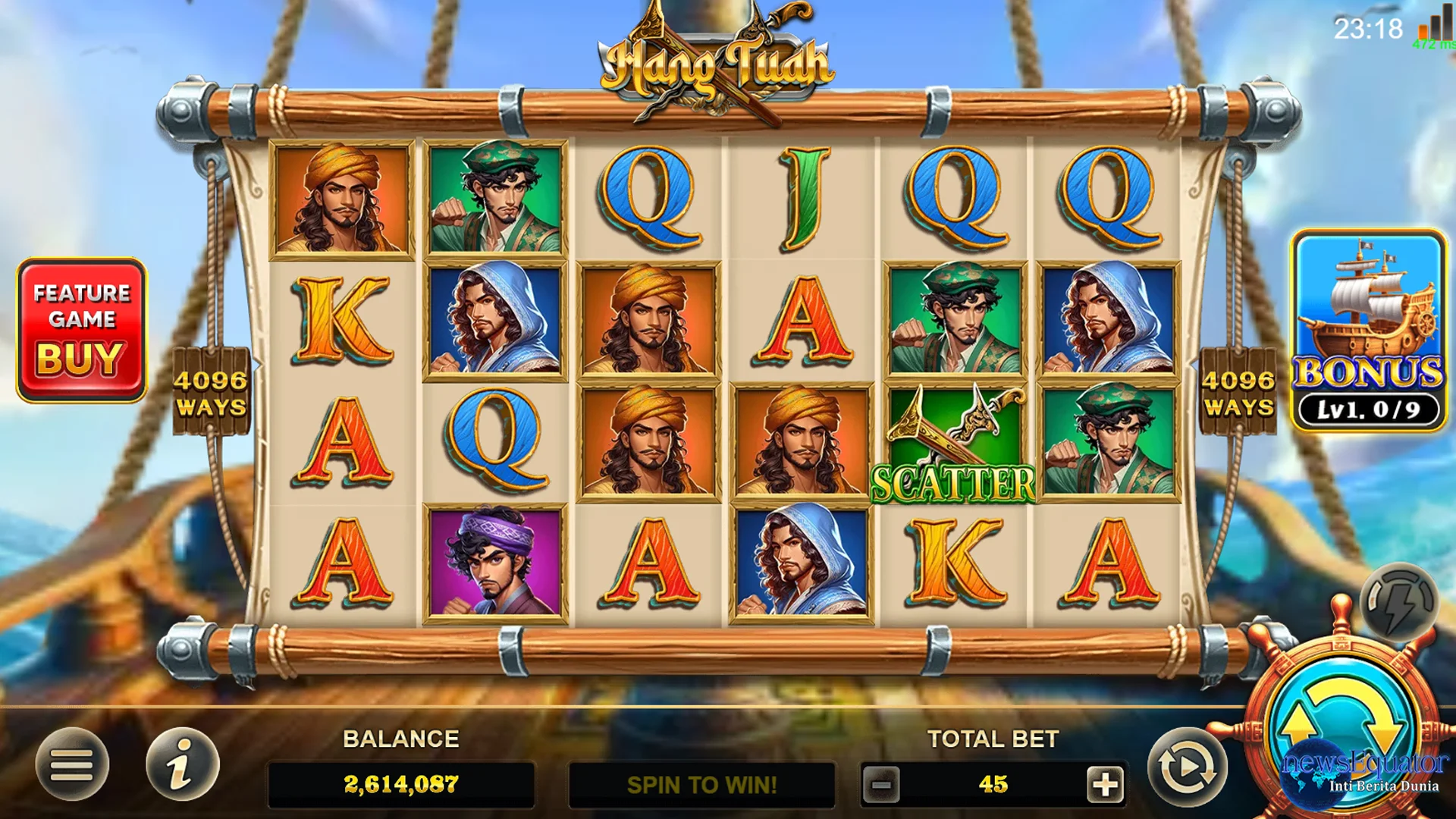Viewport: 1456px width, 819px height.
Task: Open the Feature Game Buy option
Action: click(x=81, y=330)
